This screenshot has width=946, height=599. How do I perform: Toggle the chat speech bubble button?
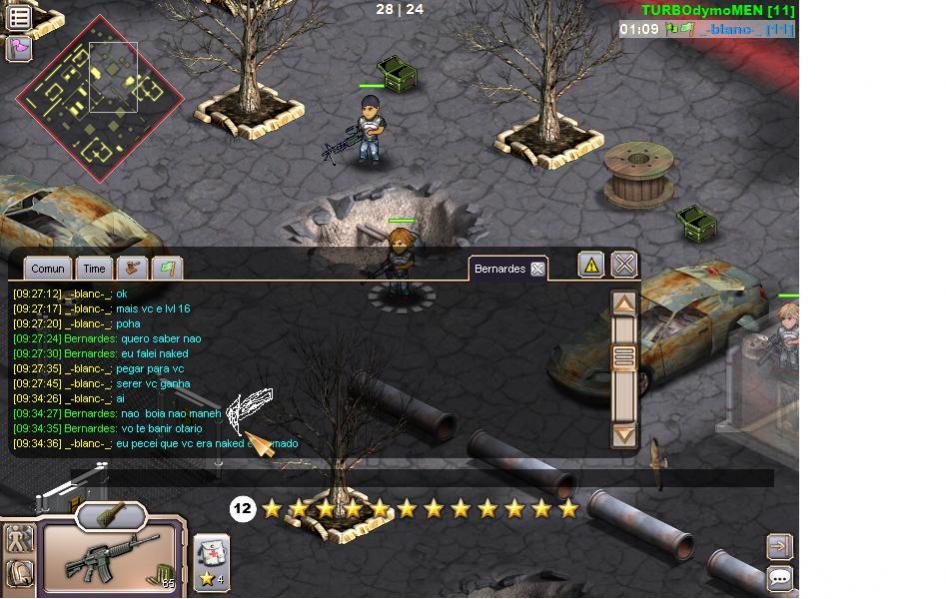click(x=779, y=578)
